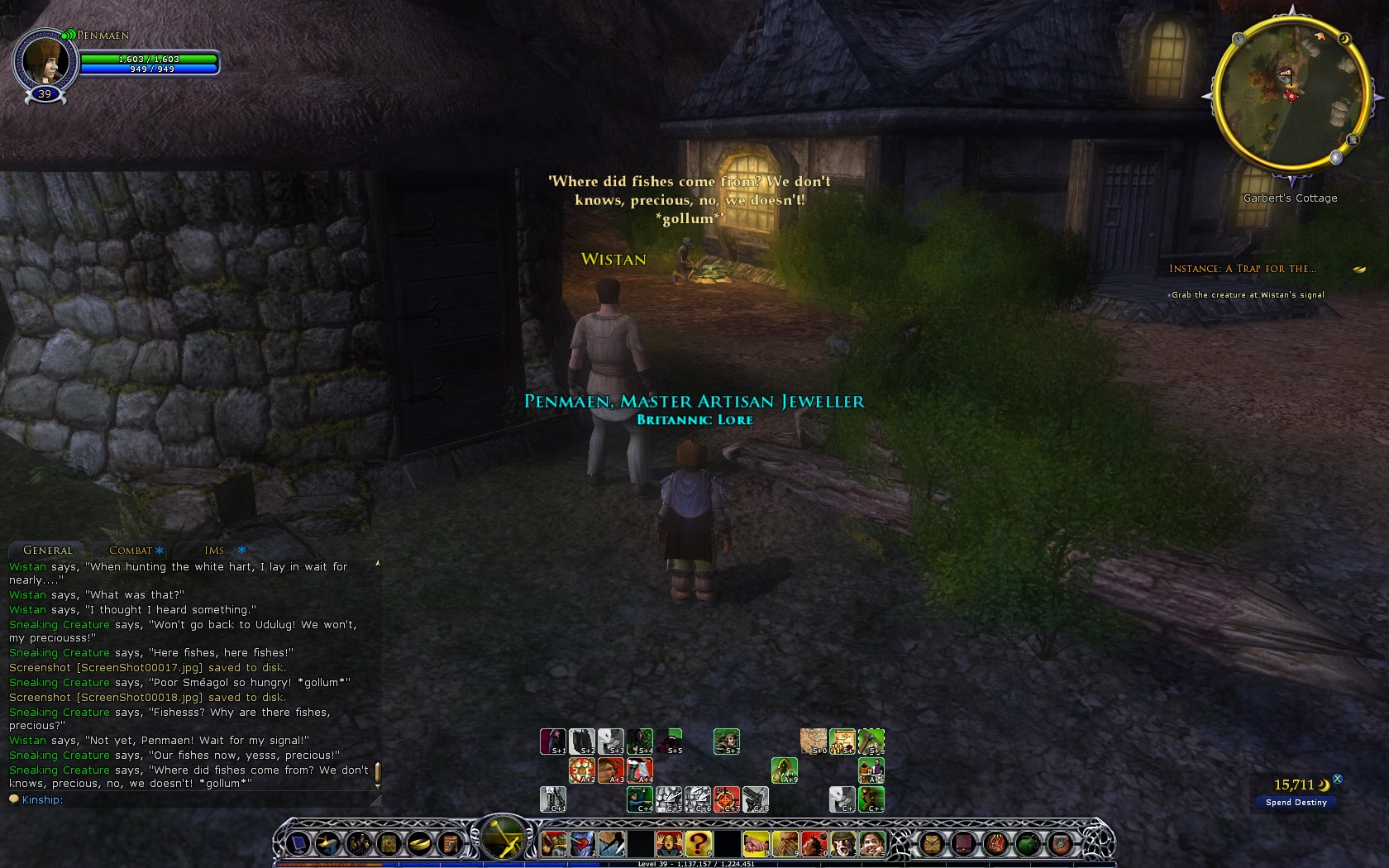Screen dimensions: 1389x868
Task: Click the crescent moon icon on minimap
Action: pos(1344,39)
